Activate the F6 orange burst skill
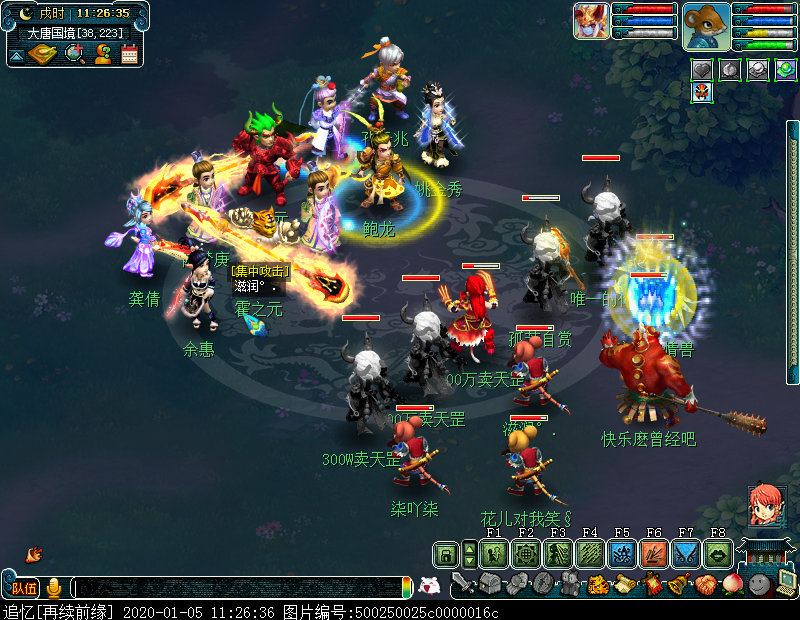The image size is (800, 620). pos(654,554)
